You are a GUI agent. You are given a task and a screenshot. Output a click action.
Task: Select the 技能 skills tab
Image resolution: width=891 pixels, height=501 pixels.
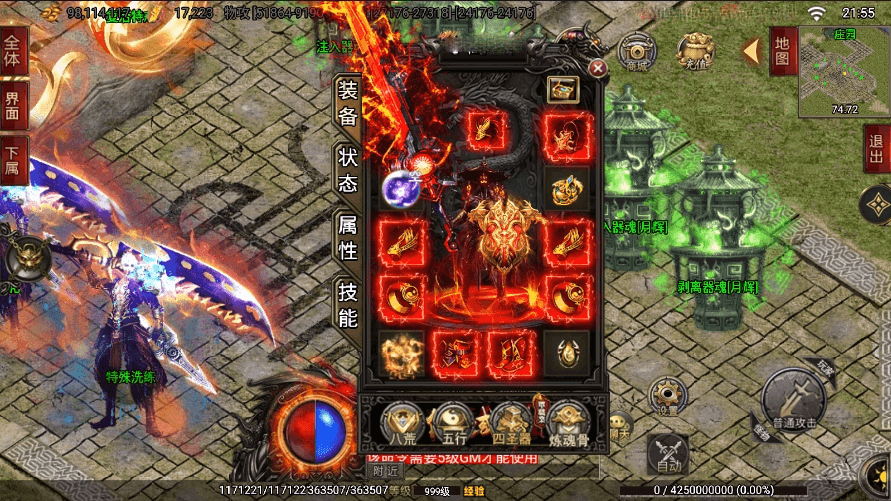[x=347, y=306]
